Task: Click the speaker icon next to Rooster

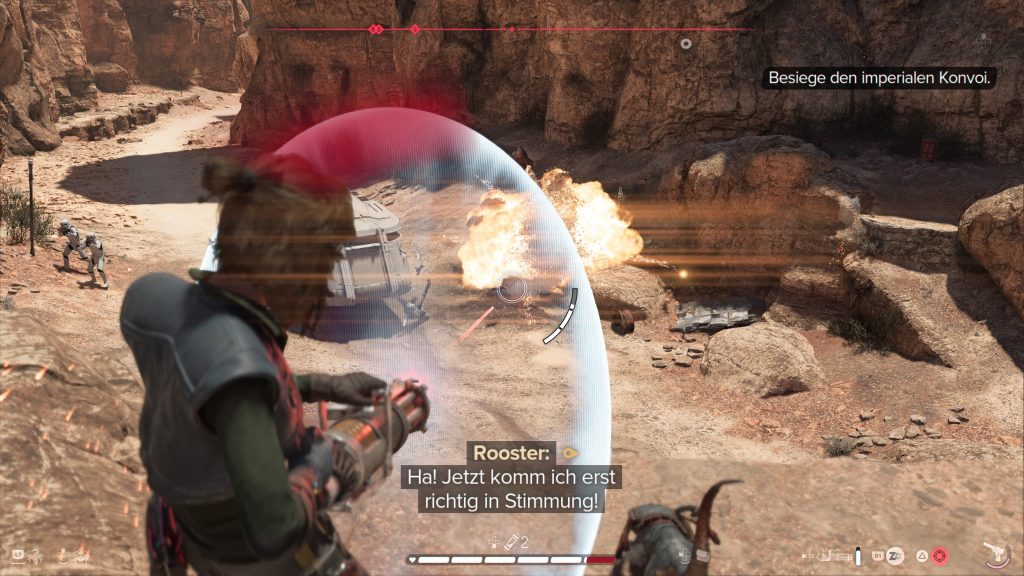Action: [571, 452]
